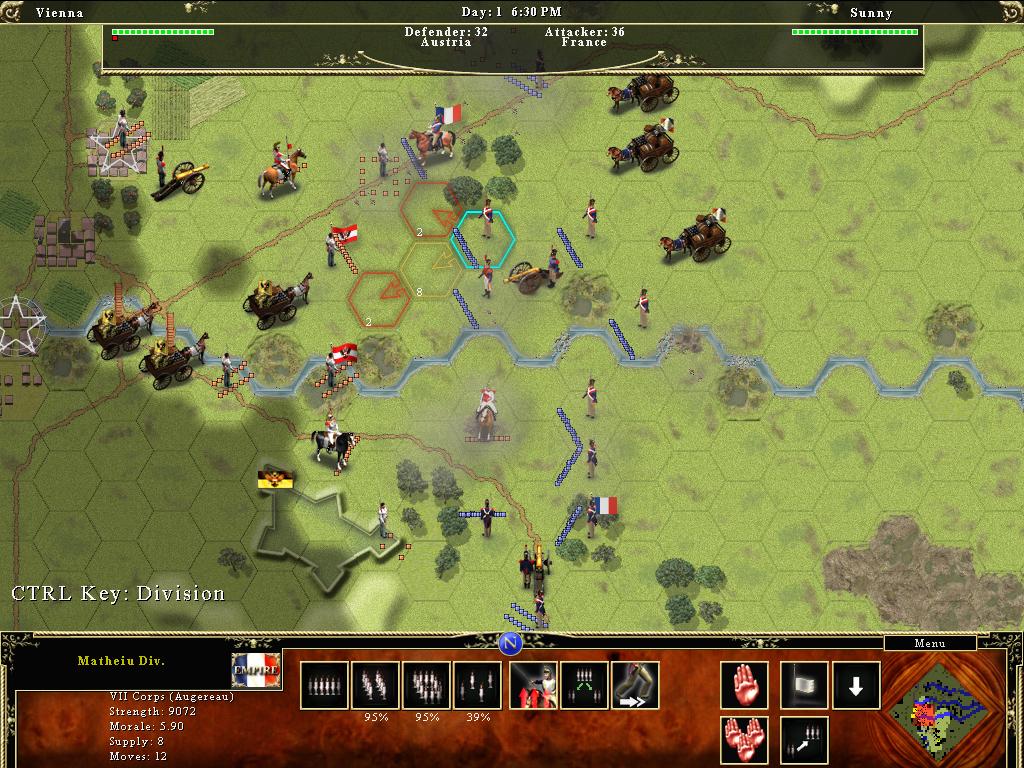Click the white down arrow button
Viewport: 1024px width, 768px height.
pos(856,685)
